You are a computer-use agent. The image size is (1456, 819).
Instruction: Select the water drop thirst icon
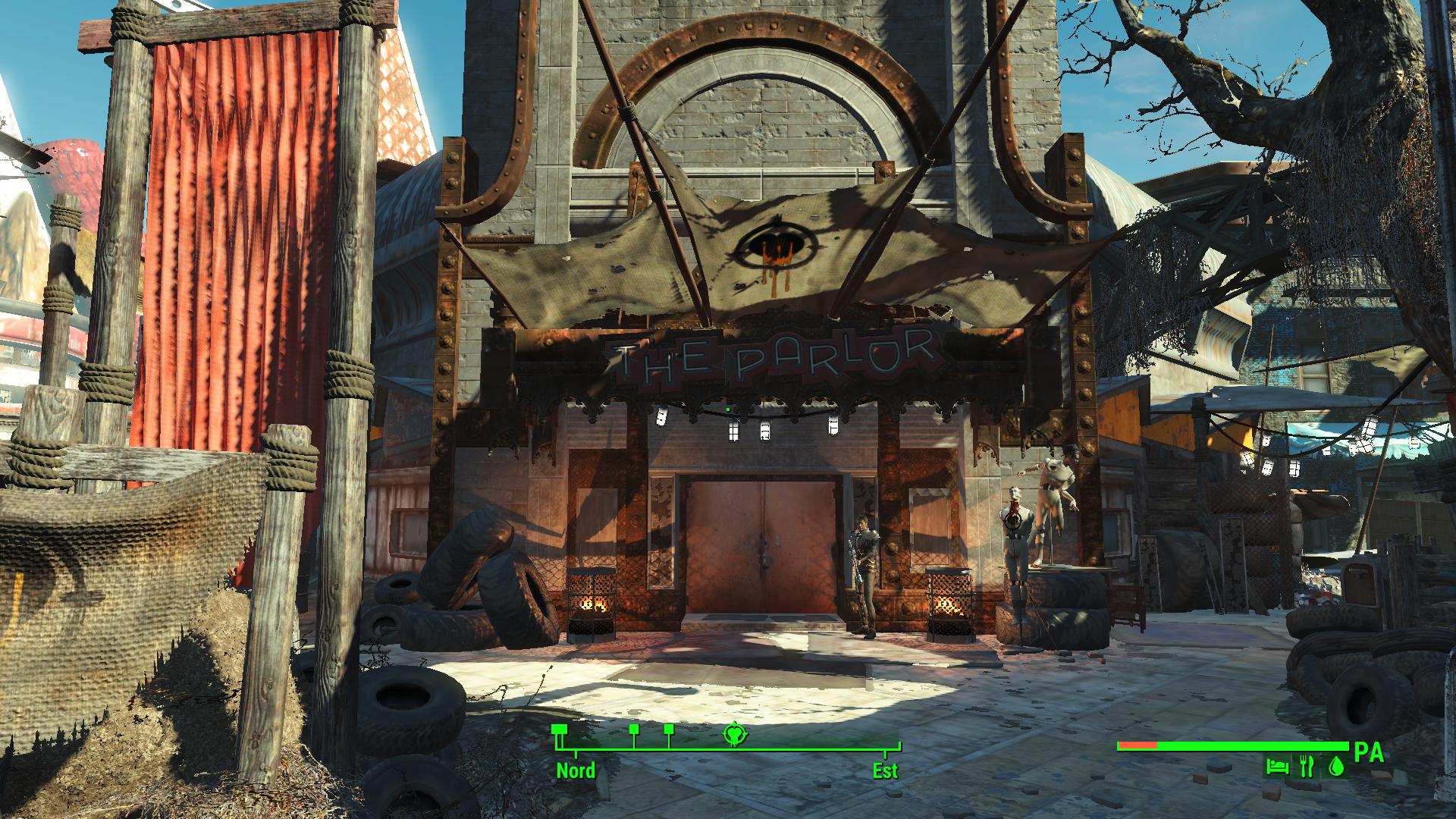pos(1336,767)
